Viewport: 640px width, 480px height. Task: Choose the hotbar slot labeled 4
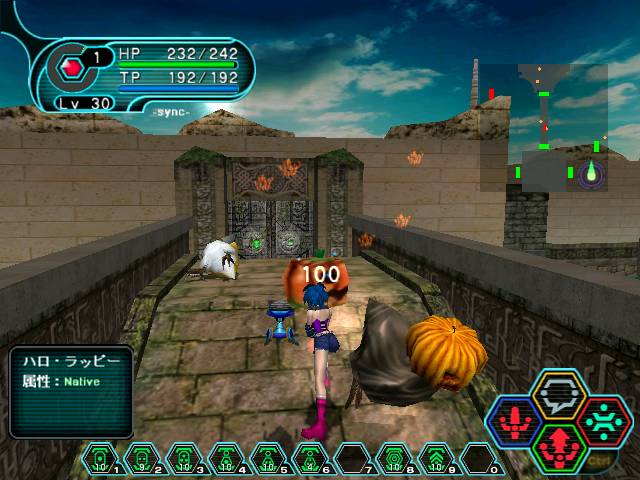point(227,458)
